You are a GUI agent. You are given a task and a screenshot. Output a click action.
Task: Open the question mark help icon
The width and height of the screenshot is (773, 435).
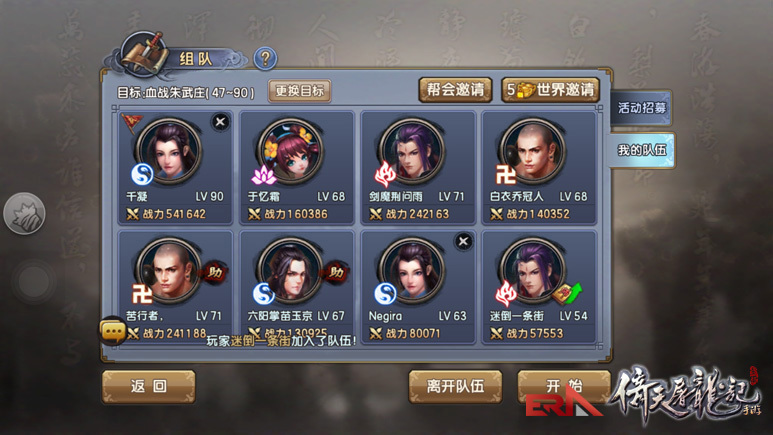click(x=265, y=59)
